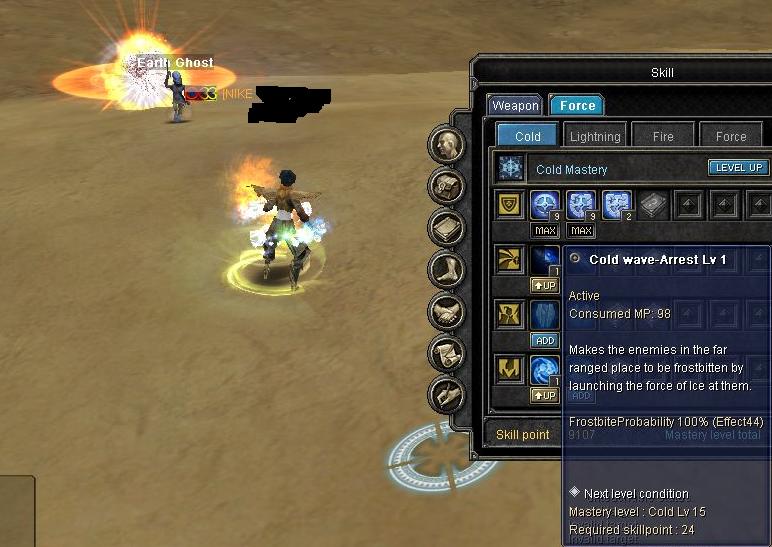The height and width of the screenshot is (547, 772).
Task: Select the Cold wave-Arrest skill icon
Action: (x=545, y=260)
